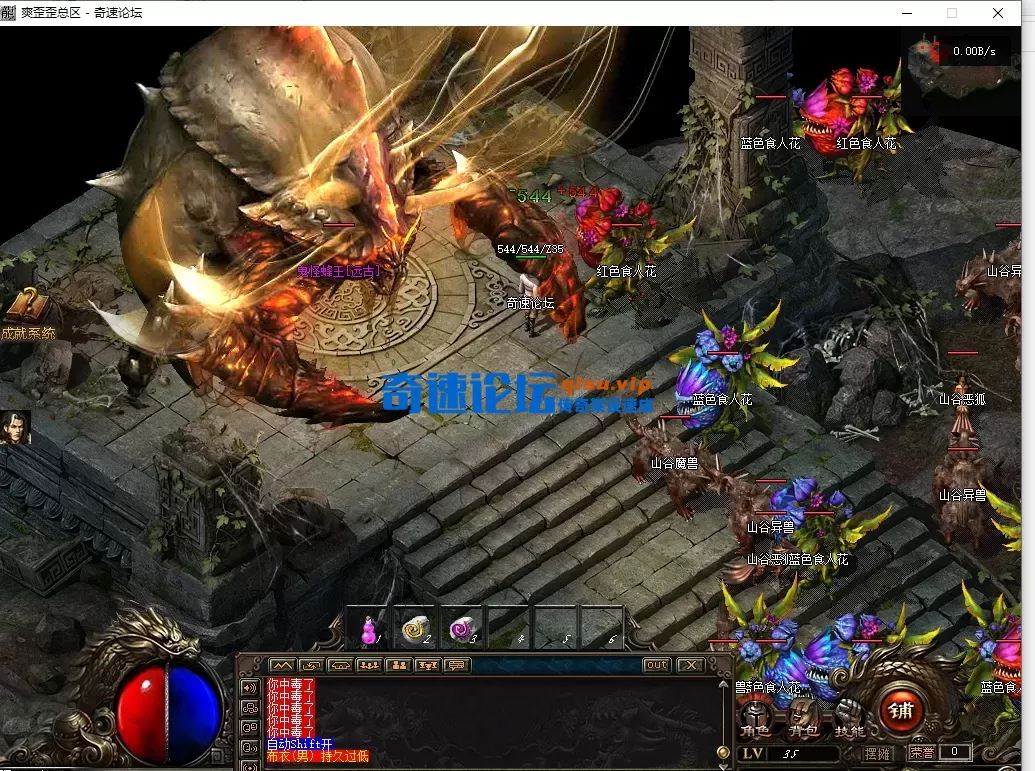Click the red 铺 shop button
The image size is (1035, 771).
[x=900, y=710]
